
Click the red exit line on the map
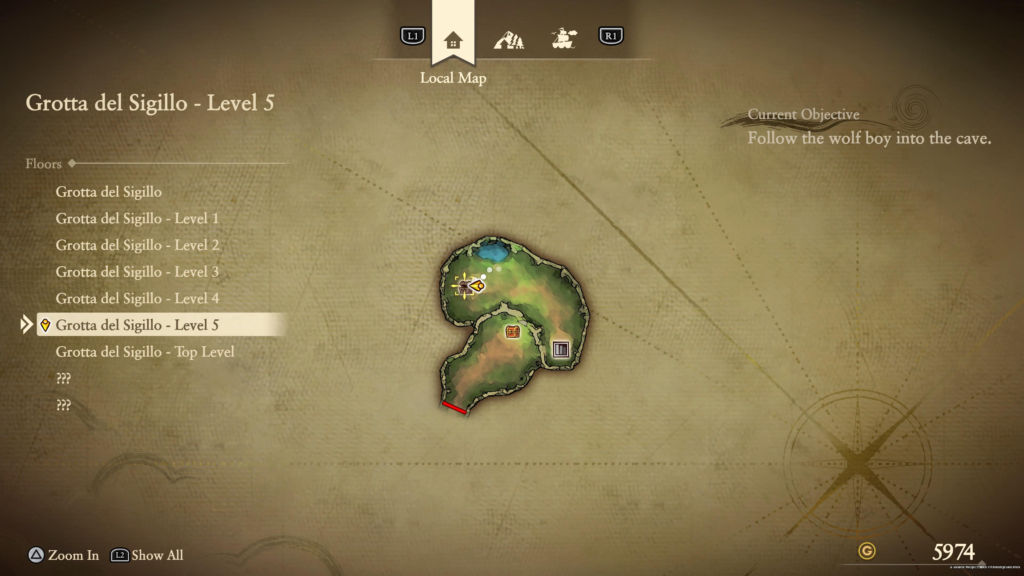[454, 407]
